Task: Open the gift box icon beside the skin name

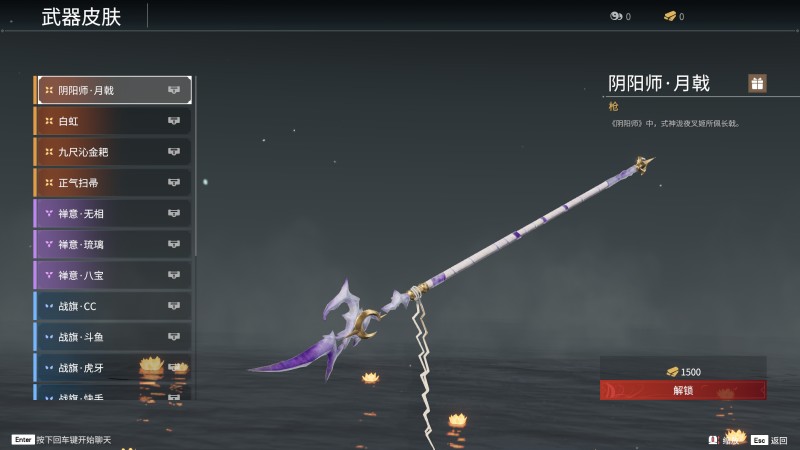Action: click(x=757, y=83)
